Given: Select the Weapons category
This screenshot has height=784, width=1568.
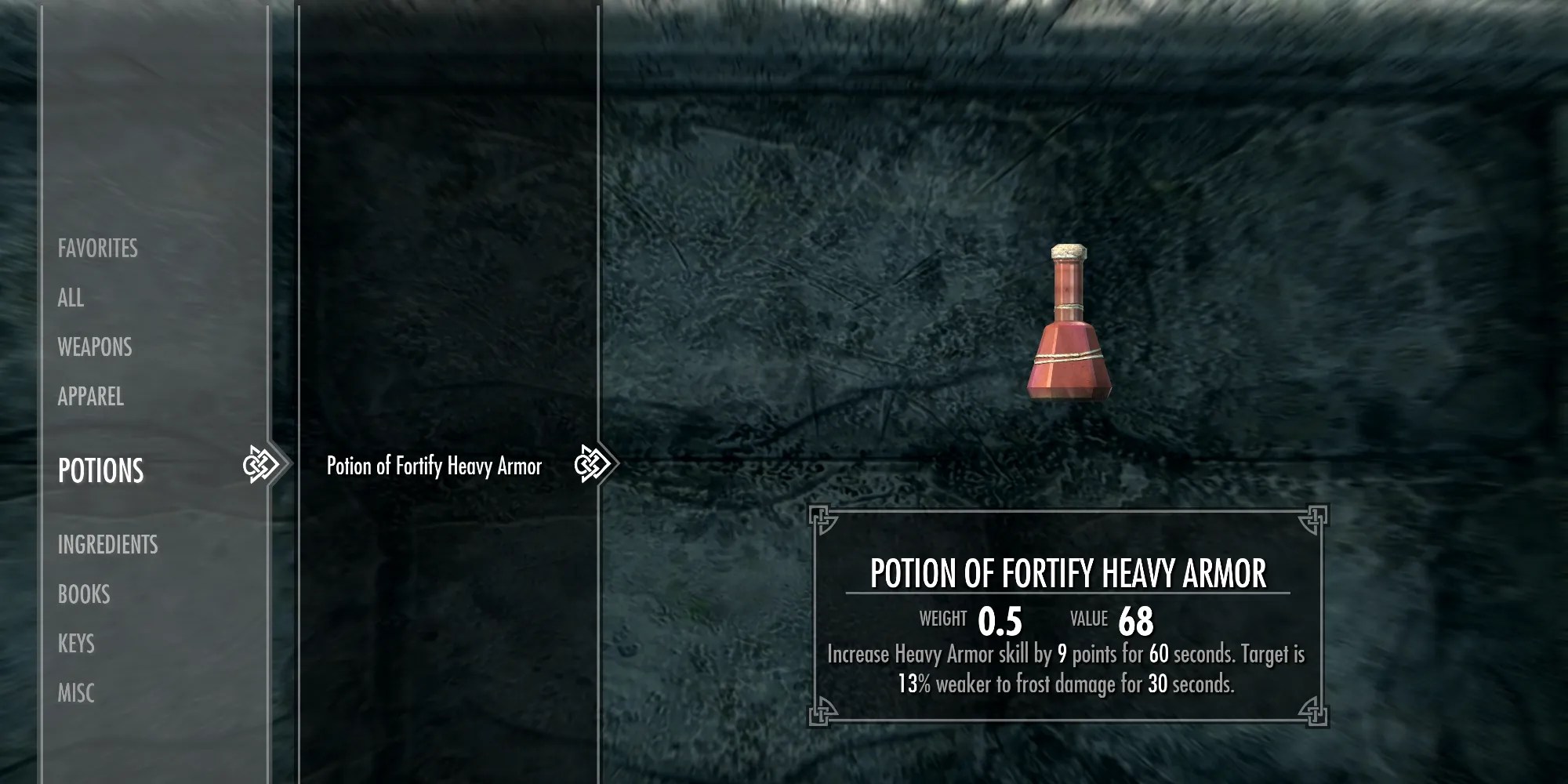Looking at the screenshot, I should point(95,347).
